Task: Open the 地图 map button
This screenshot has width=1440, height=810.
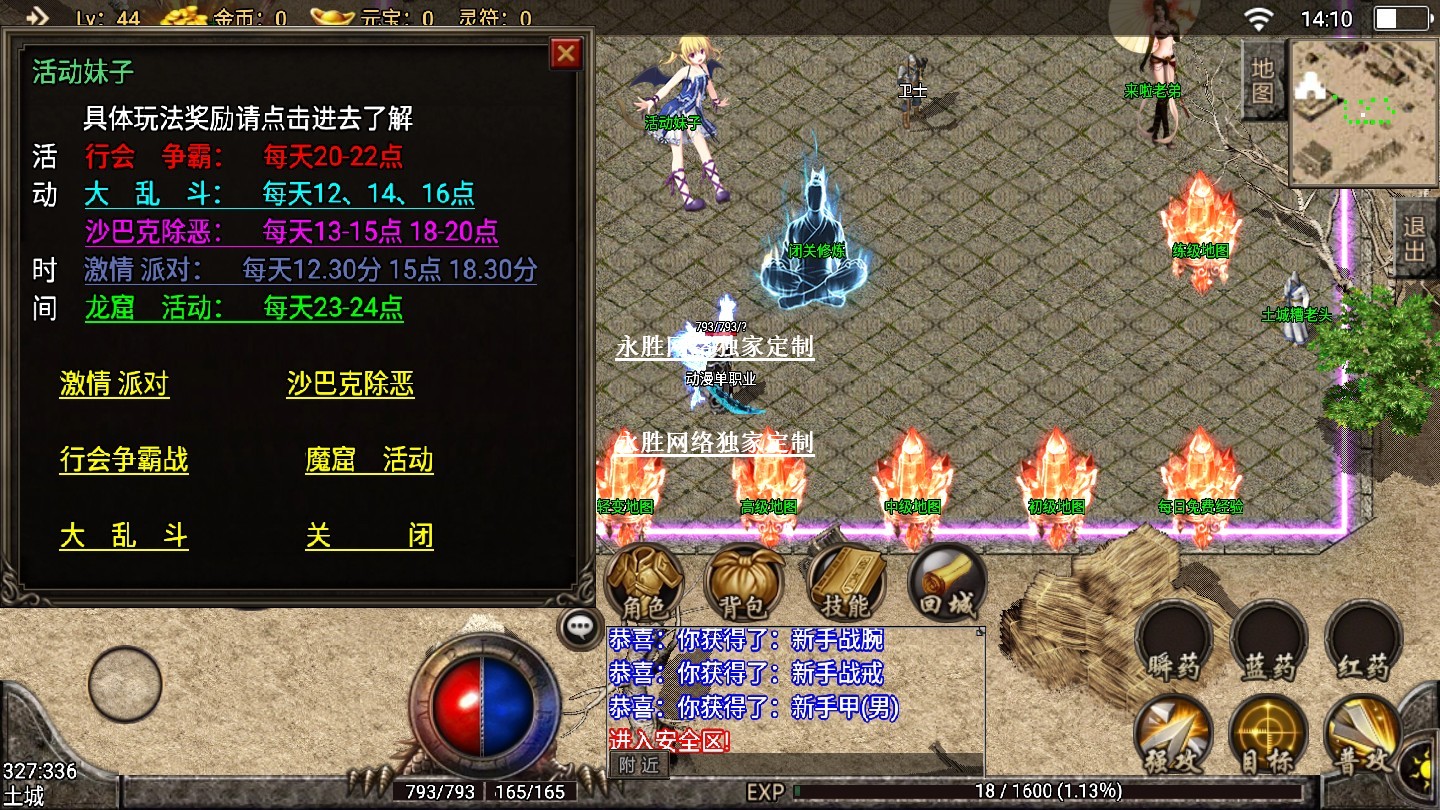Action: click(1263, 80)
